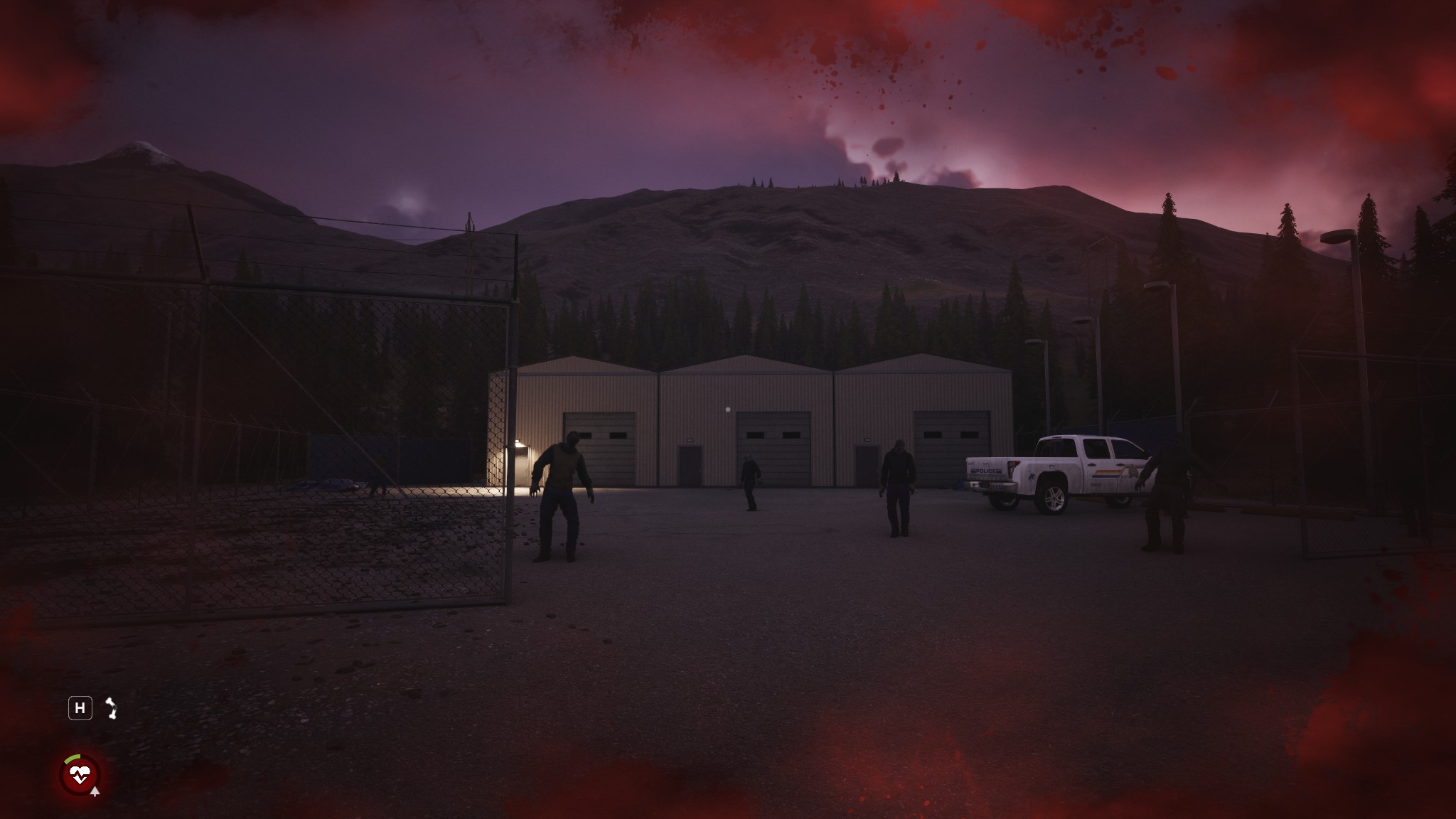Click the white bone injury icon
Viewport: 1456px width, 819px height.
point(111,708)
